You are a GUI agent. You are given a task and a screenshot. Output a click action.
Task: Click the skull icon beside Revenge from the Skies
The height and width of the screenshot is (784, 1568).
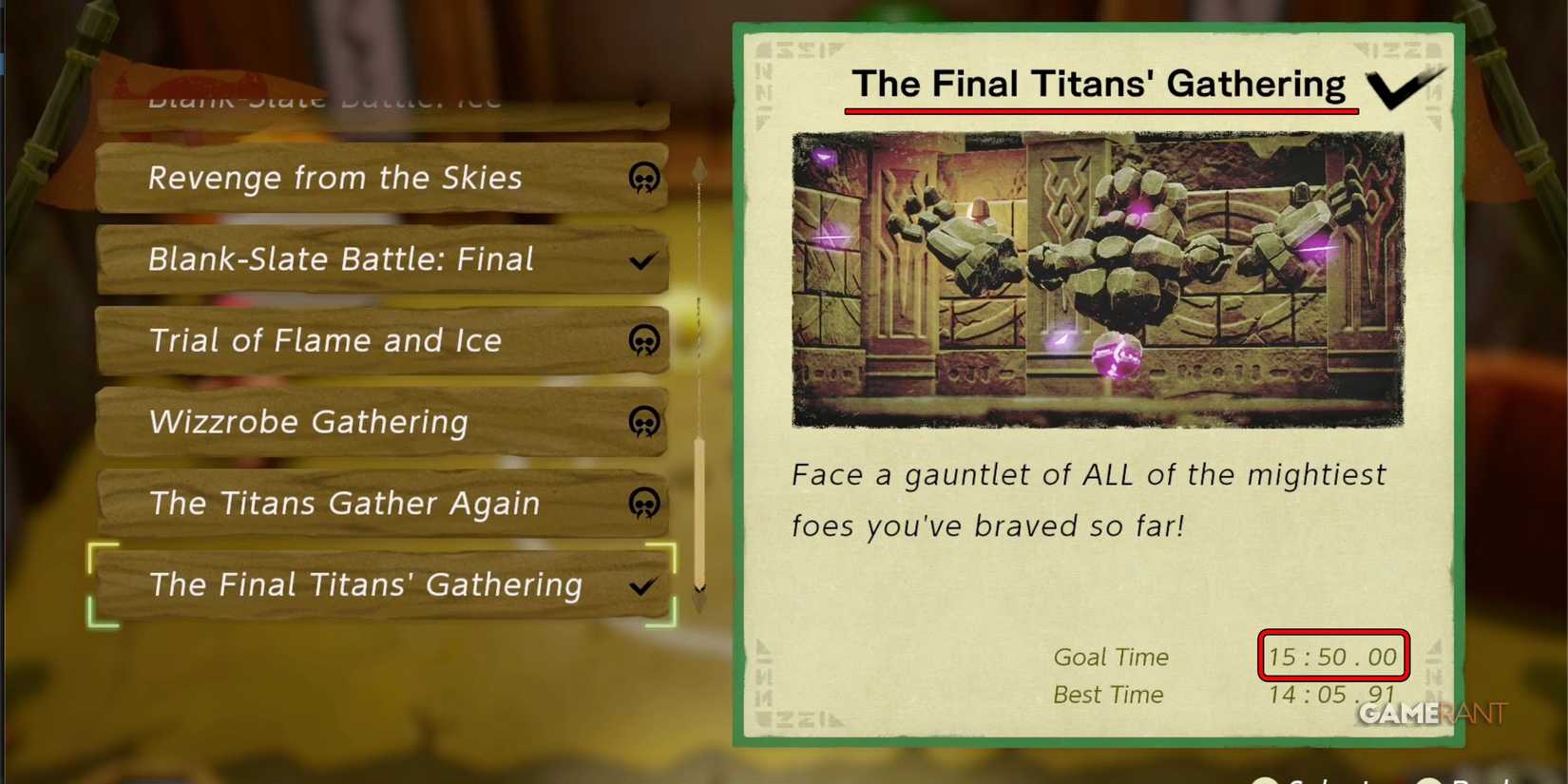click(645, 179)
